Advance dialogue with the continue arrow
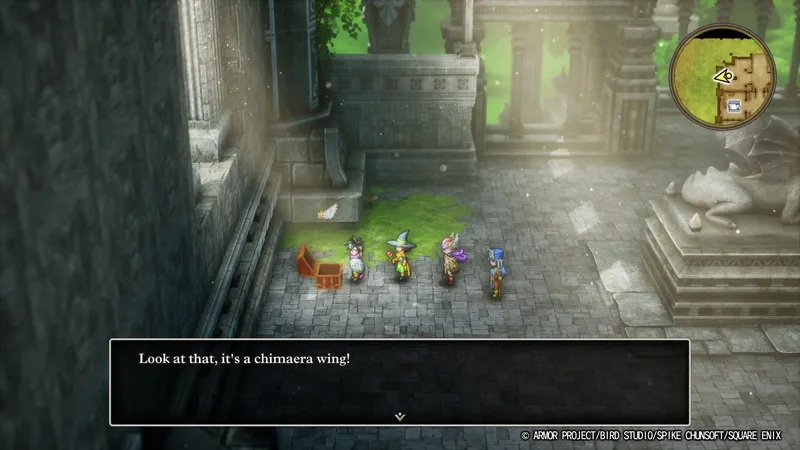 (x=399, y=414)
